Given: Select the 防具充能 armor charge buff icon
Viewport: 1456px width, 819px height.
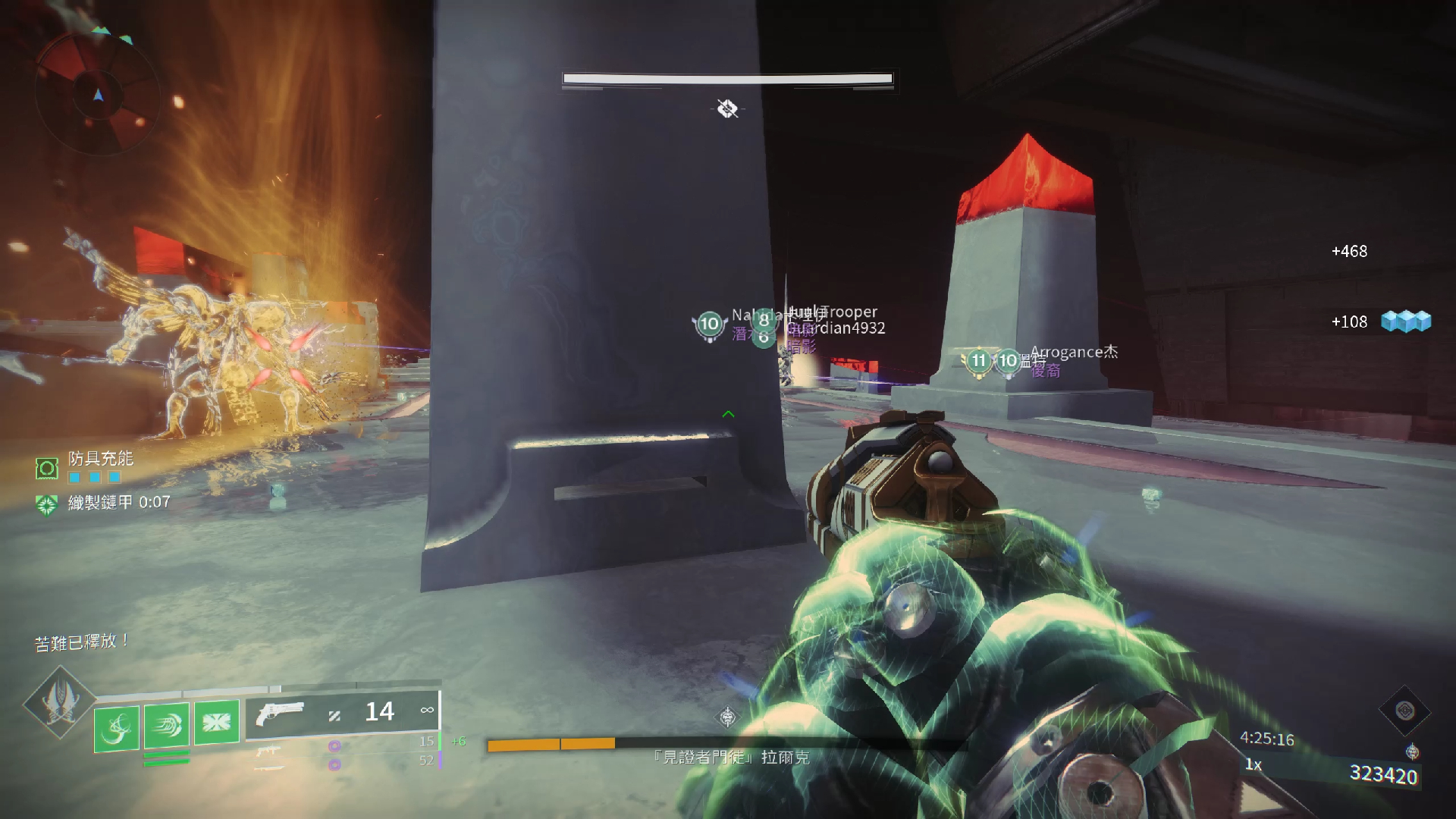Looking at the screenshot, I should [47, 469].
